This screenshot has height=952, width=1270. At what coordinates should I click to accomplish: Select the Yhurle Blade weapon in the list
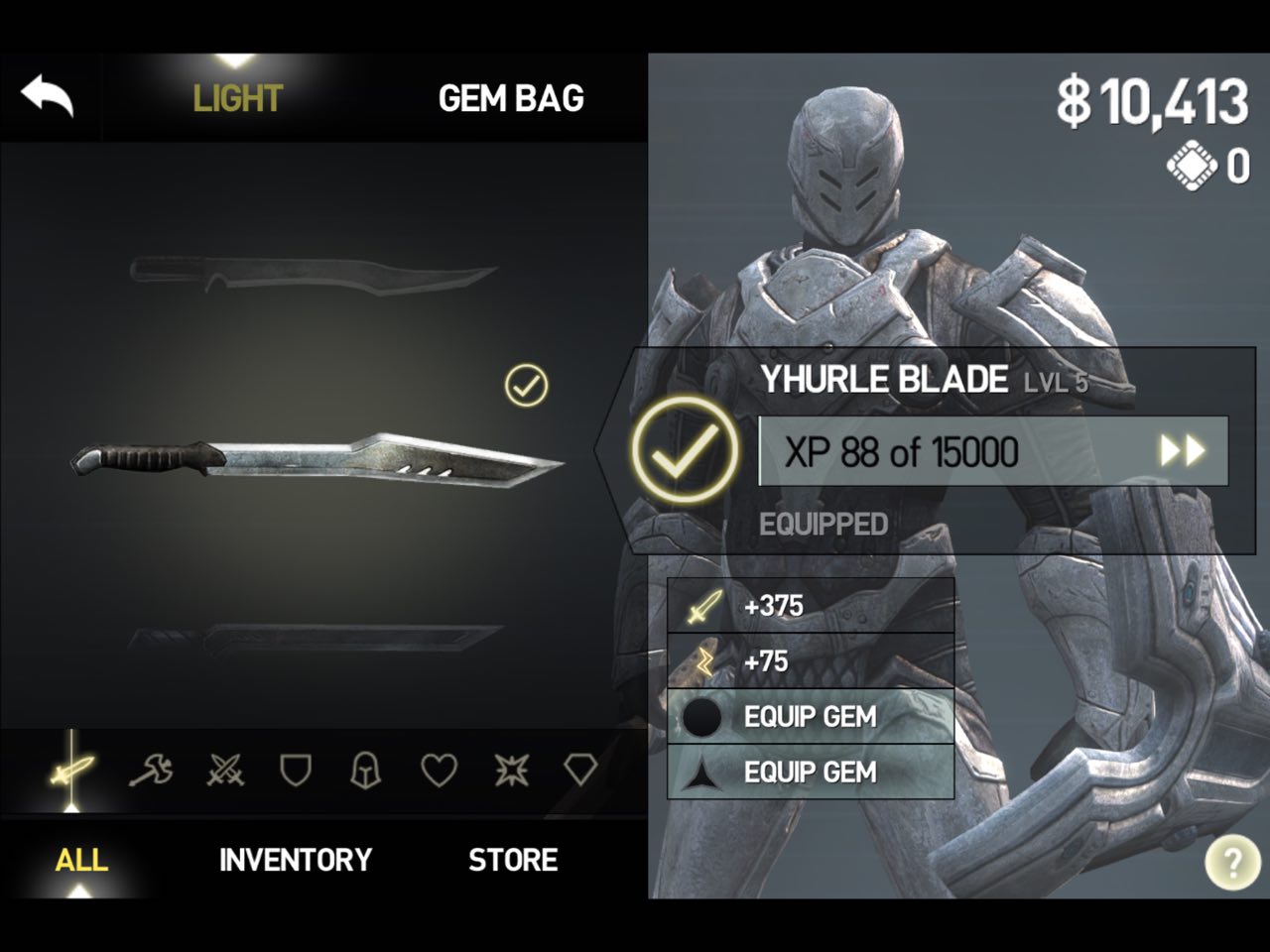coord(317,461)
